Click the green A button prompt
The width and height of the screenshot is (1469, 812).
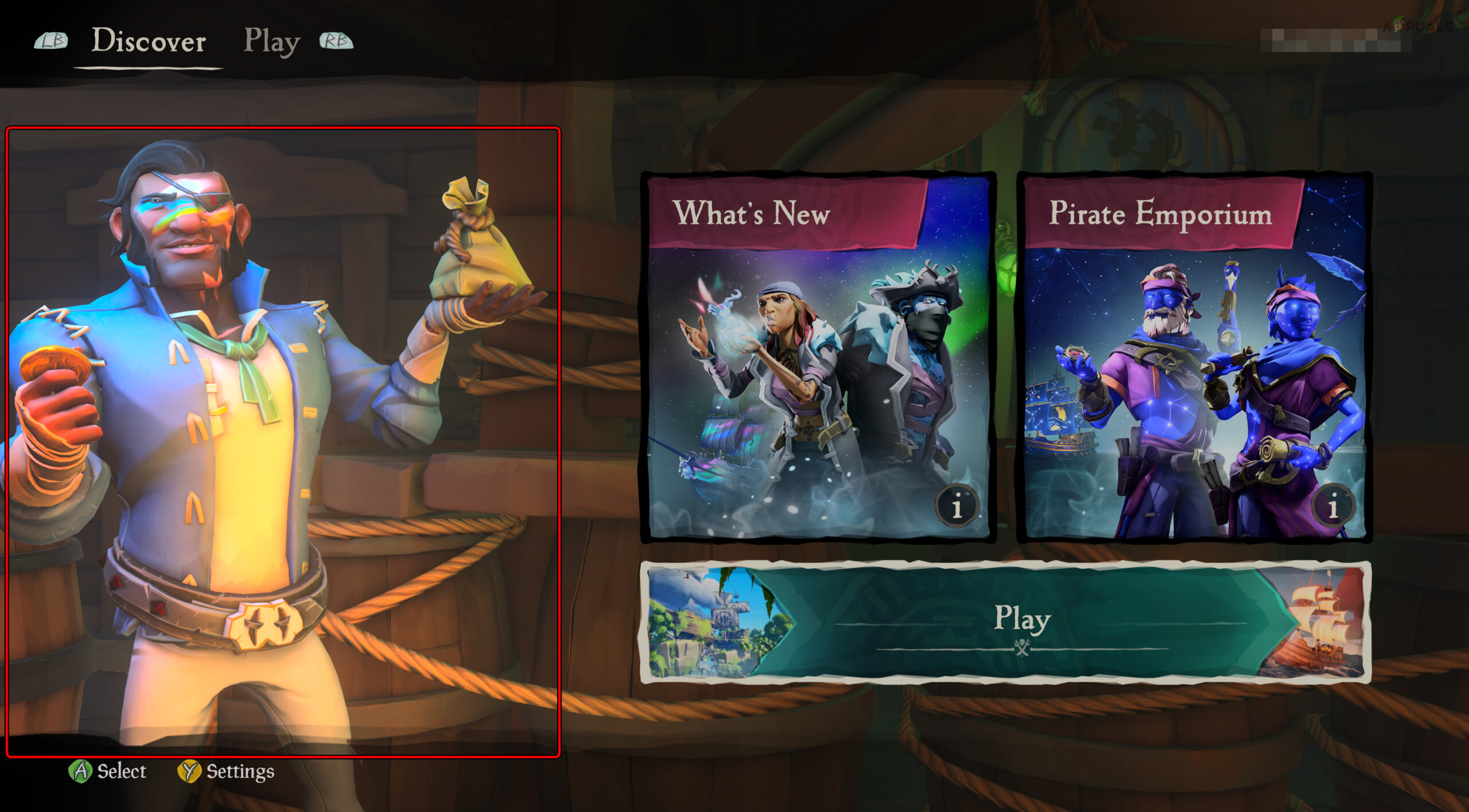[81, 772]
